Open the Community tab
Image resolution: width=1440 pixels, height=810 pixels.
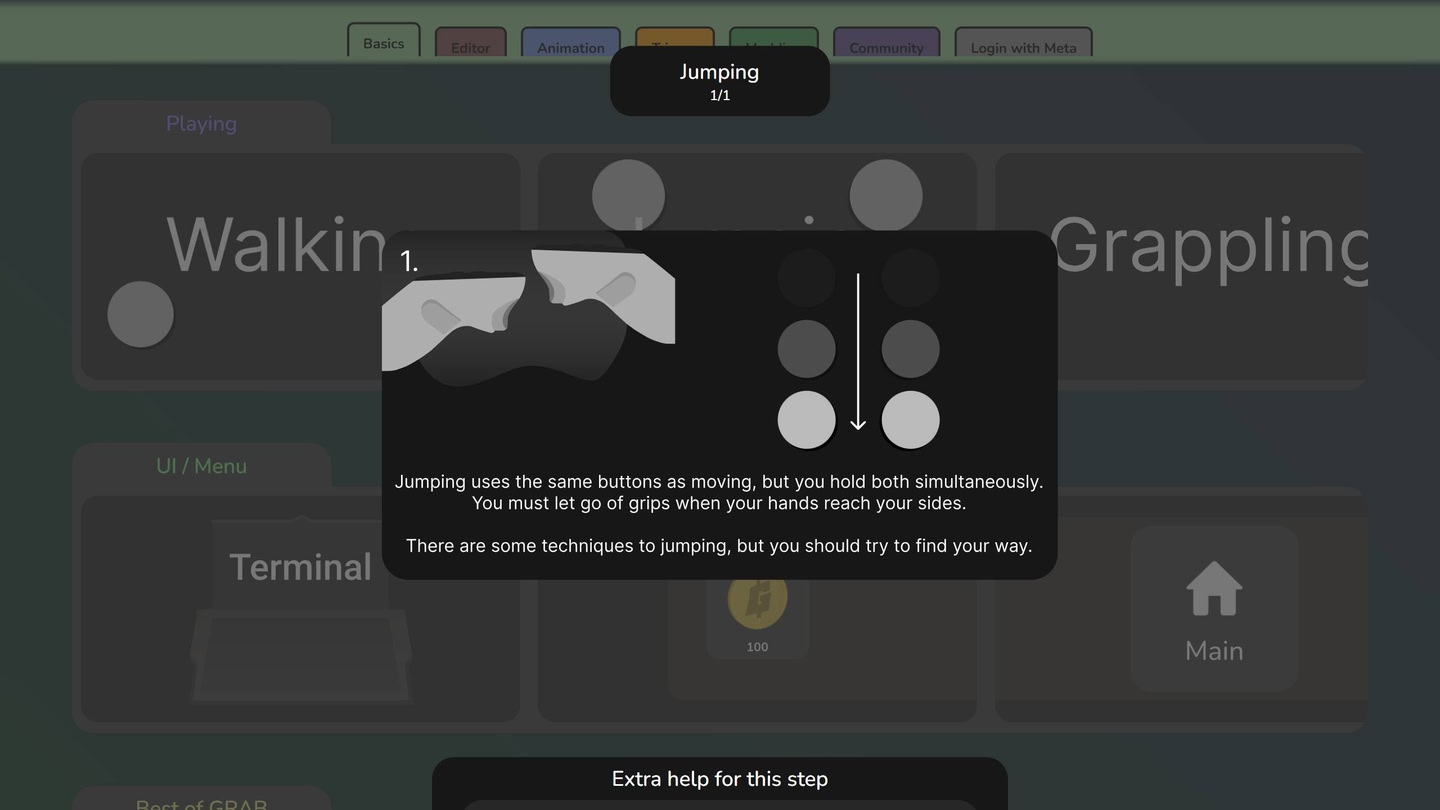point(886,47)
